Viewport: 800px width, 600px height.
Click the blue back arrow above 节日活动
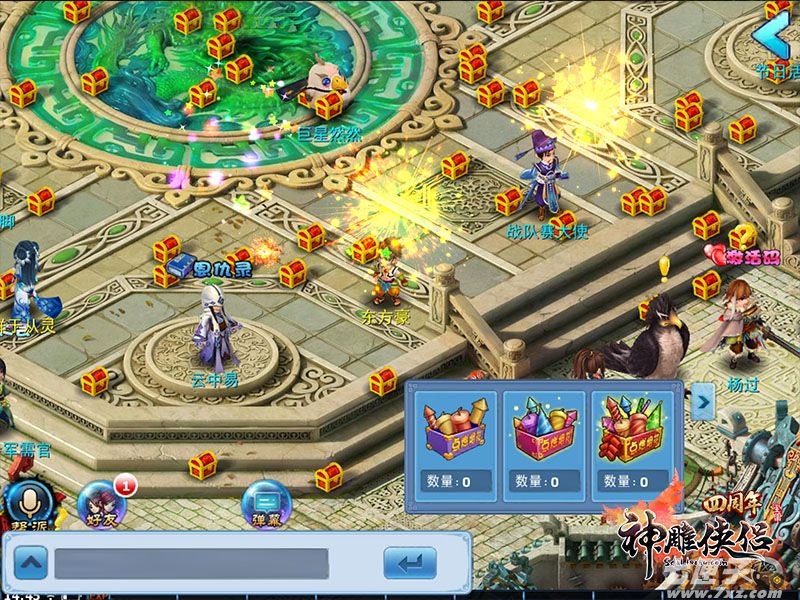(774, 38)
